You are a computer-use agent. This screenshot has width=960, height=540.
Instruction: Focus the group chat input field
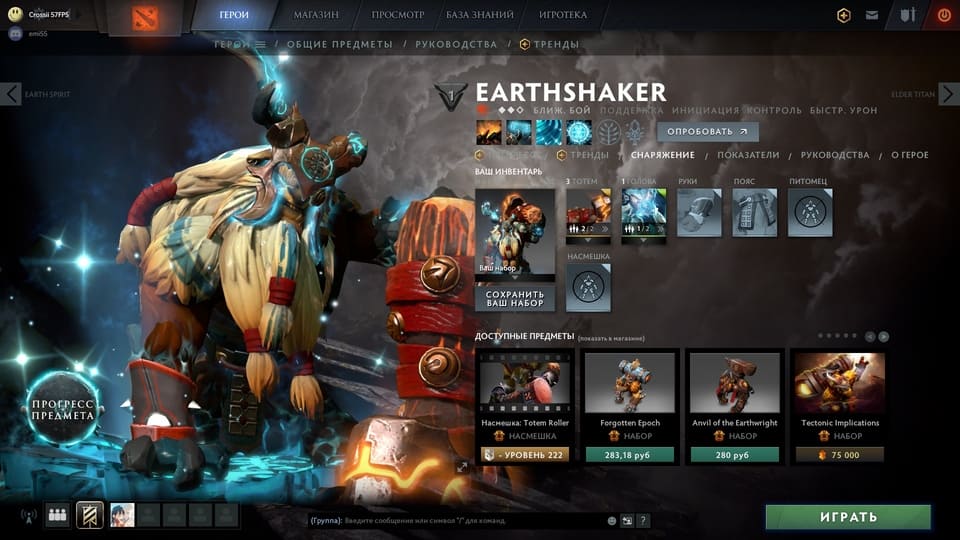(460, 520)
